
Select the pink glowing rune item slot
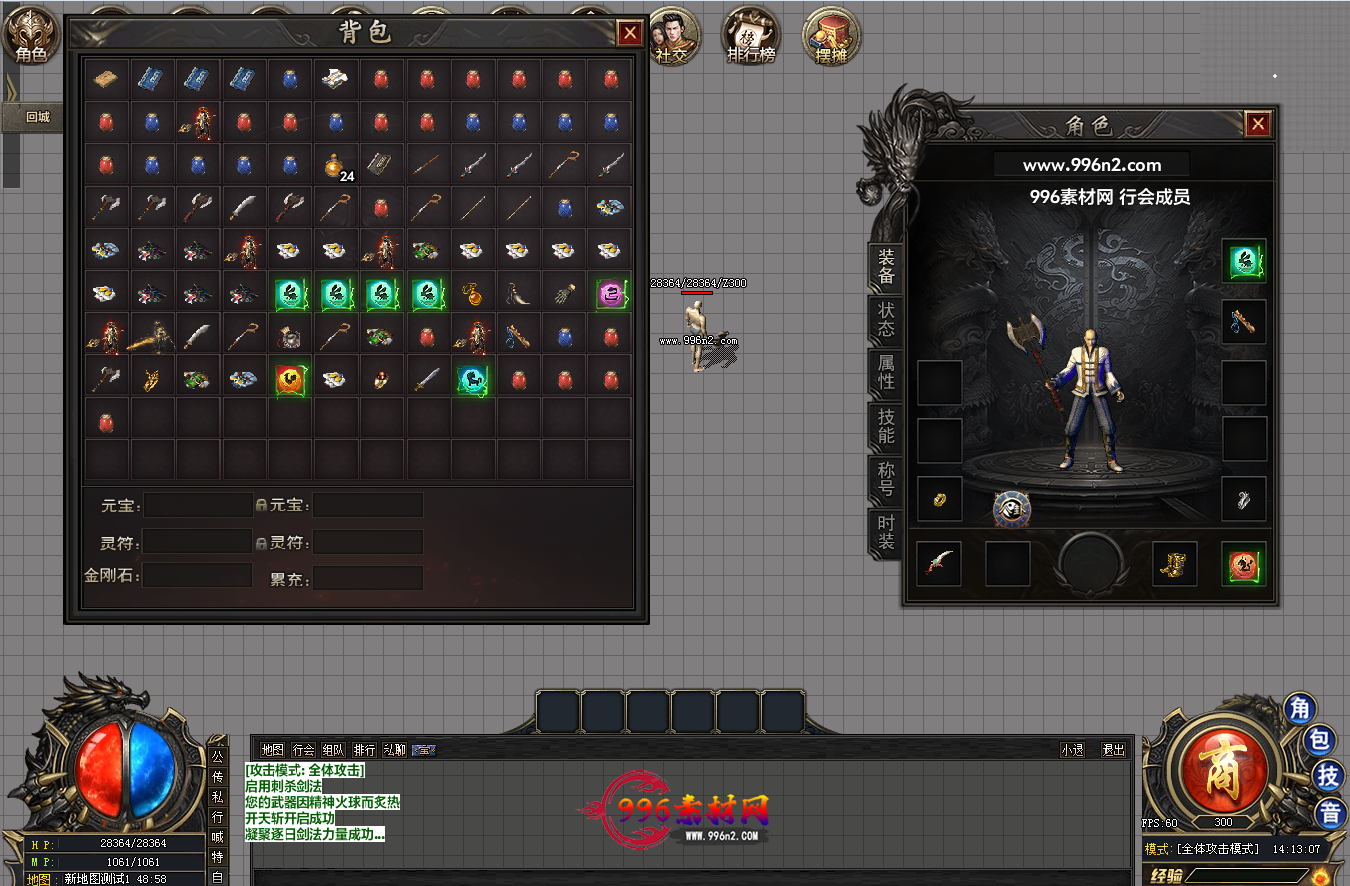coord(610,293)
